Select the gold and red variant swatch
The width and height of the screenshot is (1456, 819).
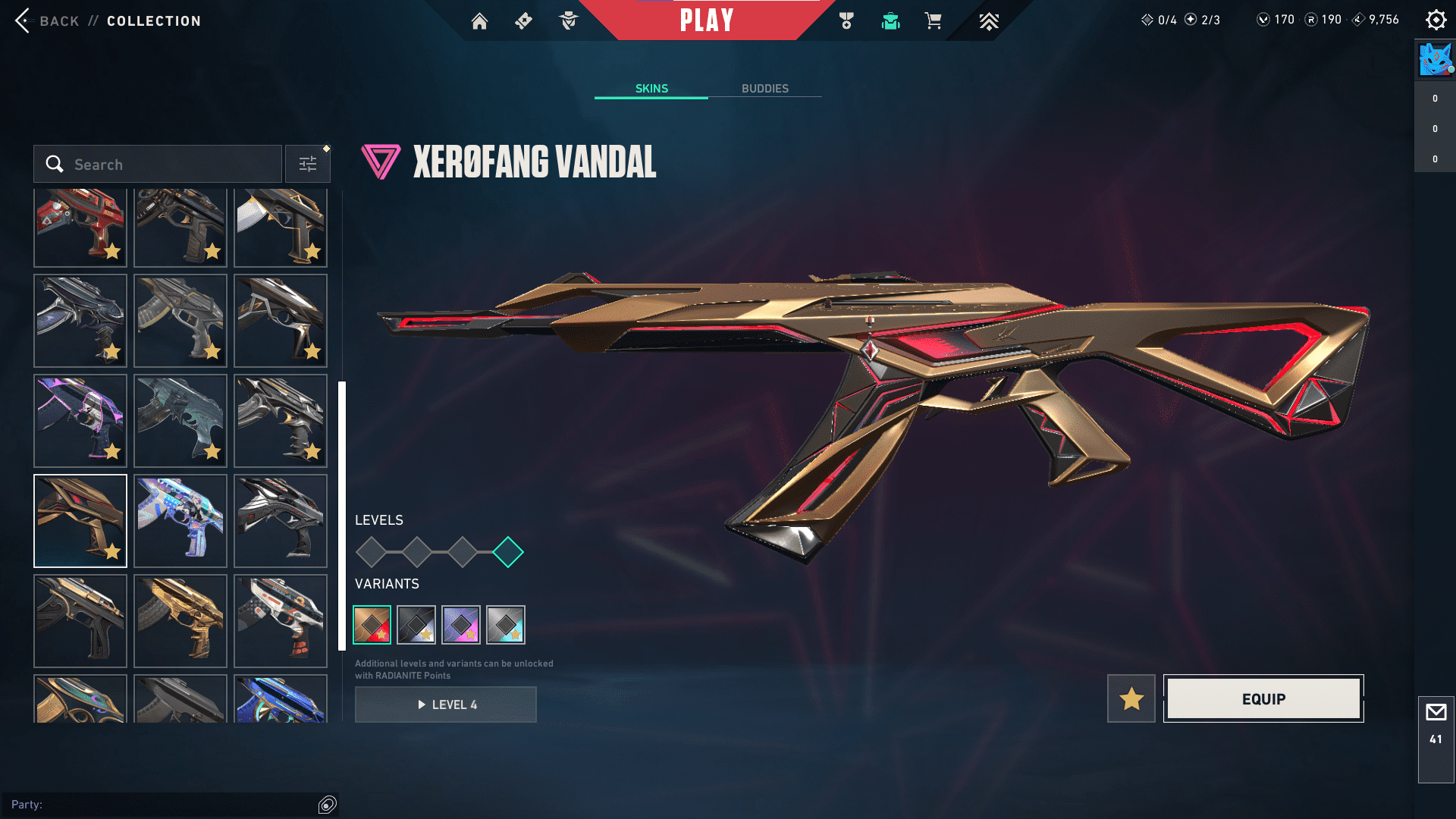372,625
